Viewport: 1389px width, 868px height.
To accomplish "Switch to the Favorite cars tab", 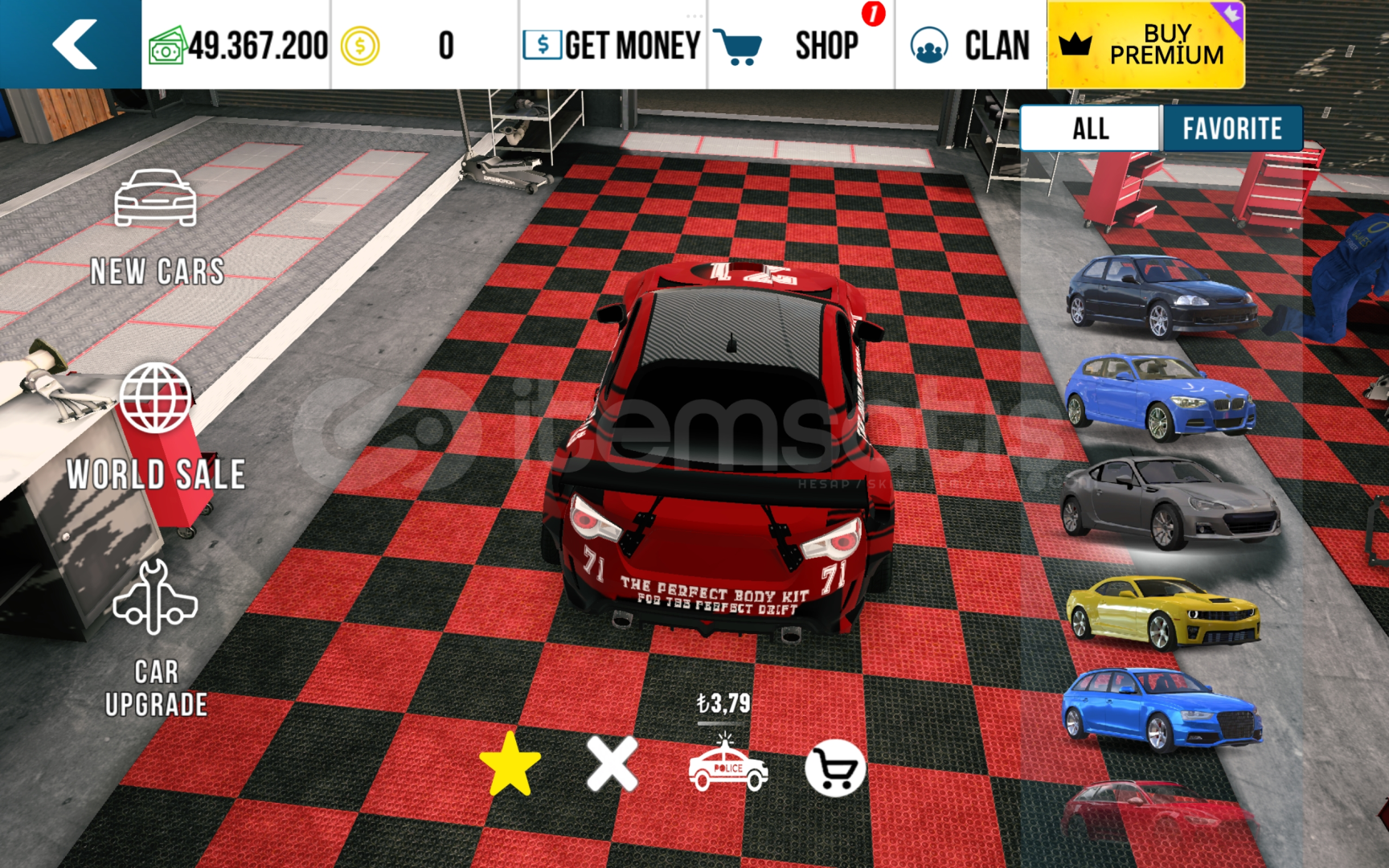I will [x=1231, y=129].
